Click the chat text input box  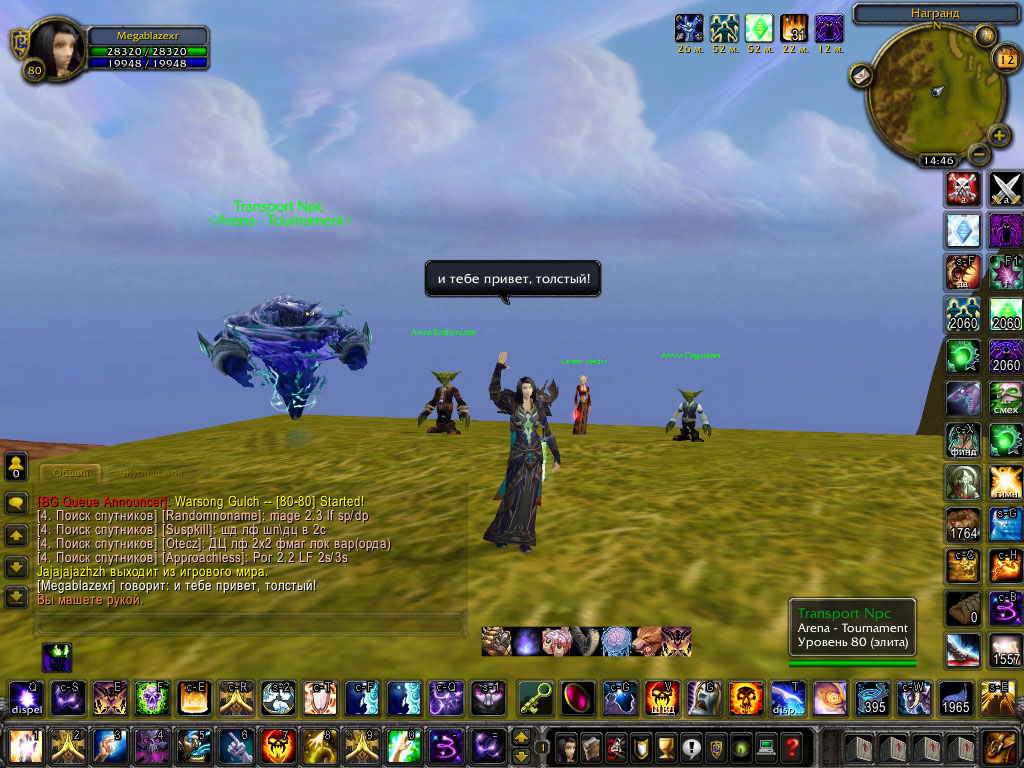click(250, 624)
